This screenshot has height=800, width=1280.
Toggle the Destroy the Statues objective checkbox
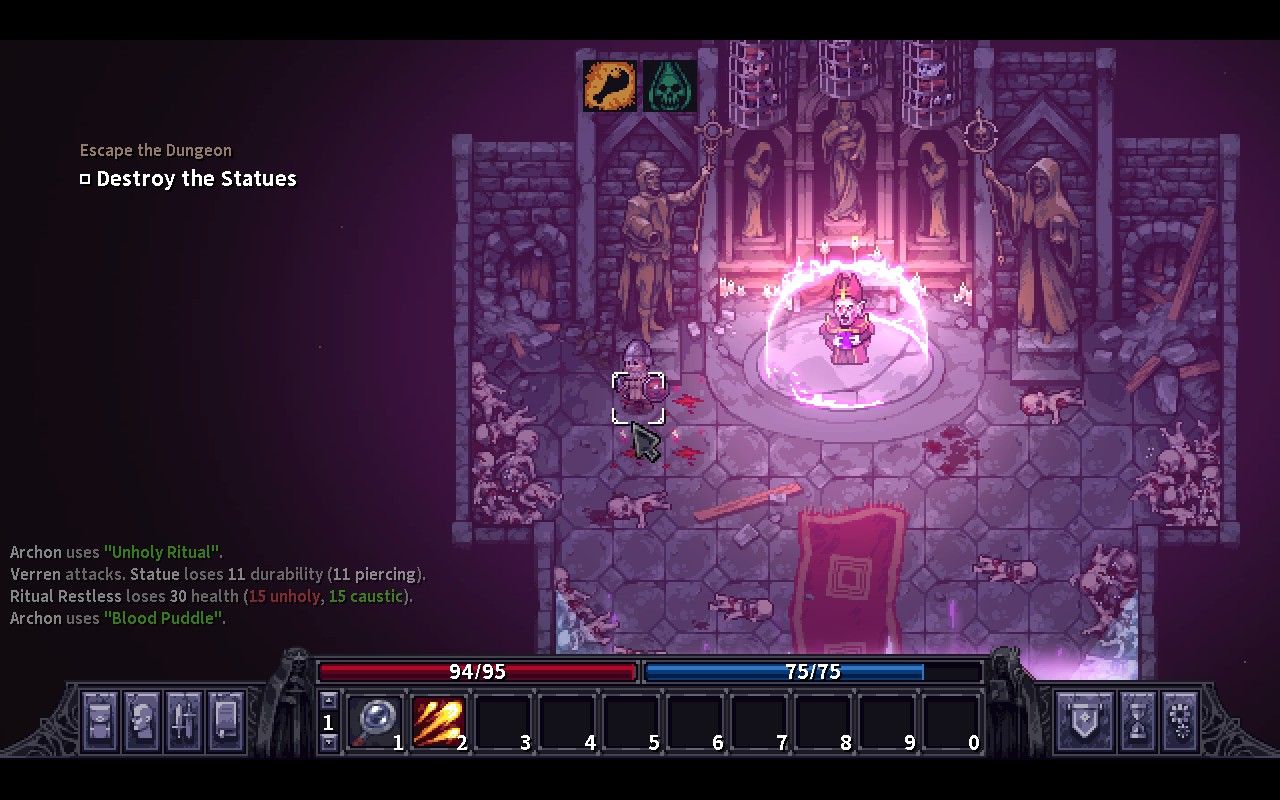tap(85, 178)
